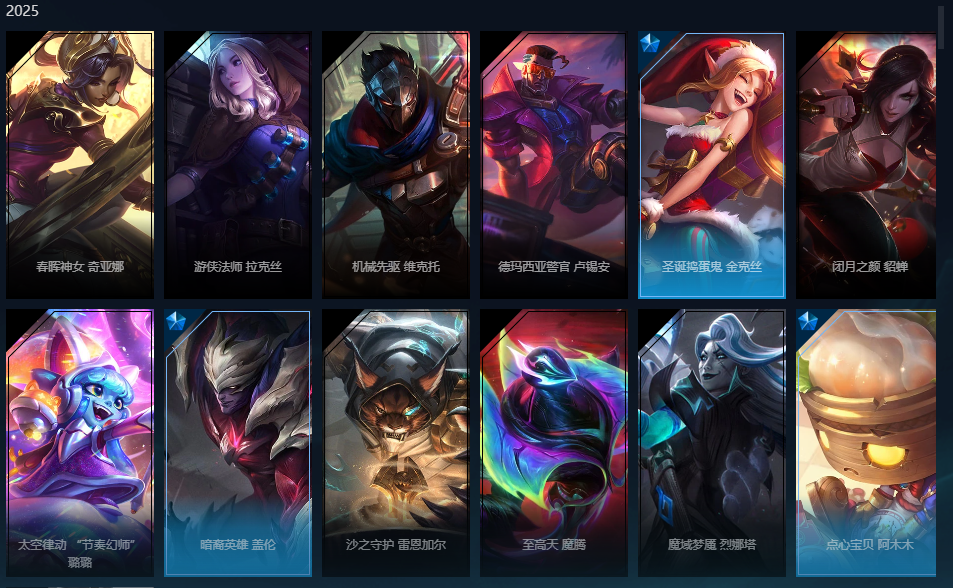Open the 游侠法师 拉克丝 skin card
Viewport: 953px width, 588px height.
pyautogui.click(x=238, y=165)
